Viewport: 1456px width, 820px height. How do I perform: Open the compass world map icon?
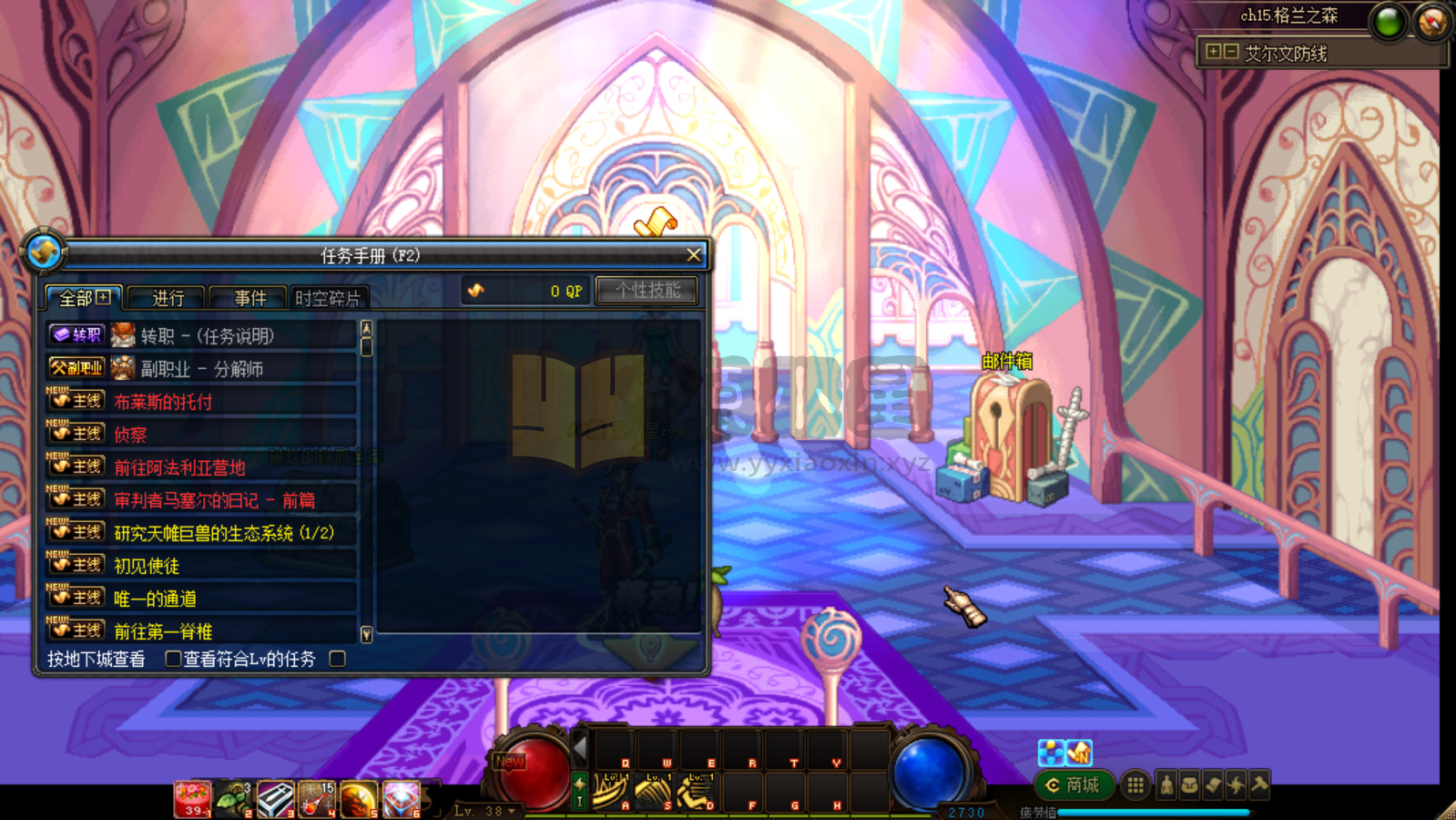1432,22
